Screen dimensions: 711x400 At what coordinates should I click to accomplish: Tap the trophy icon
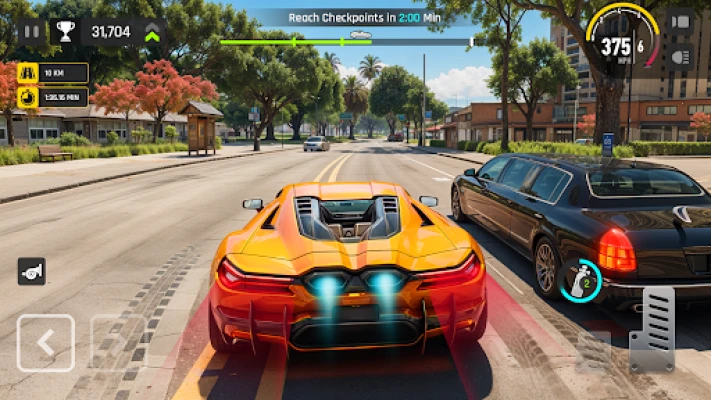65,32
